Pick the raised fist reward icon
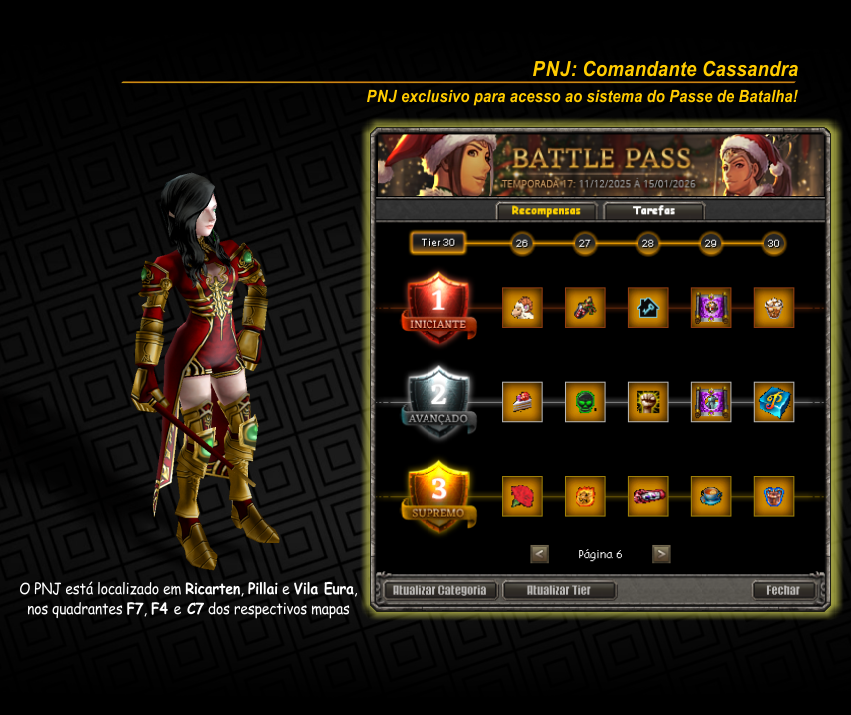The height and width of the screenshot is (715, 851). point(648,402)
